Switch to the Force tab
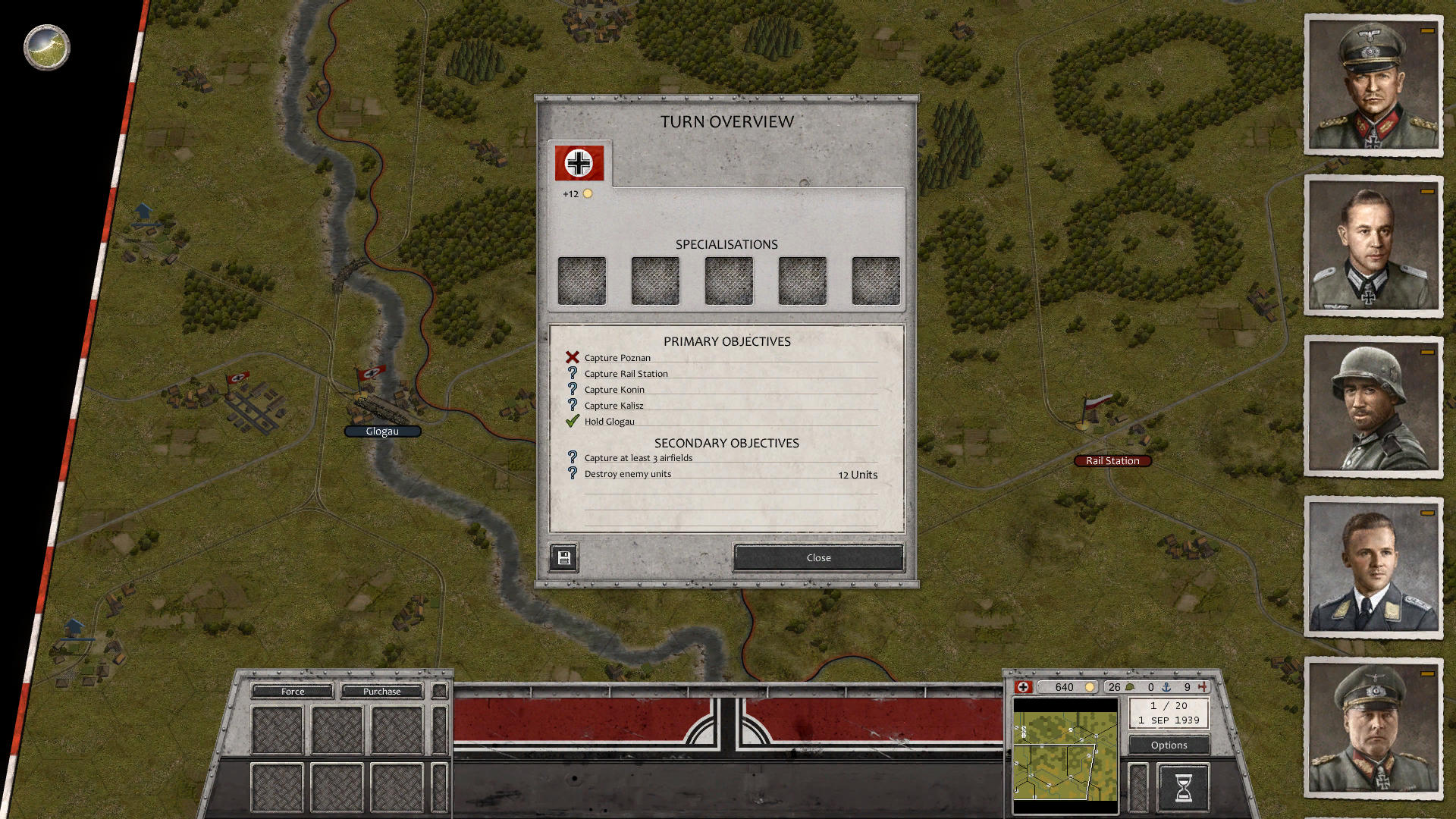Viewport: 1456px width, 819px height. click(292, 691)
